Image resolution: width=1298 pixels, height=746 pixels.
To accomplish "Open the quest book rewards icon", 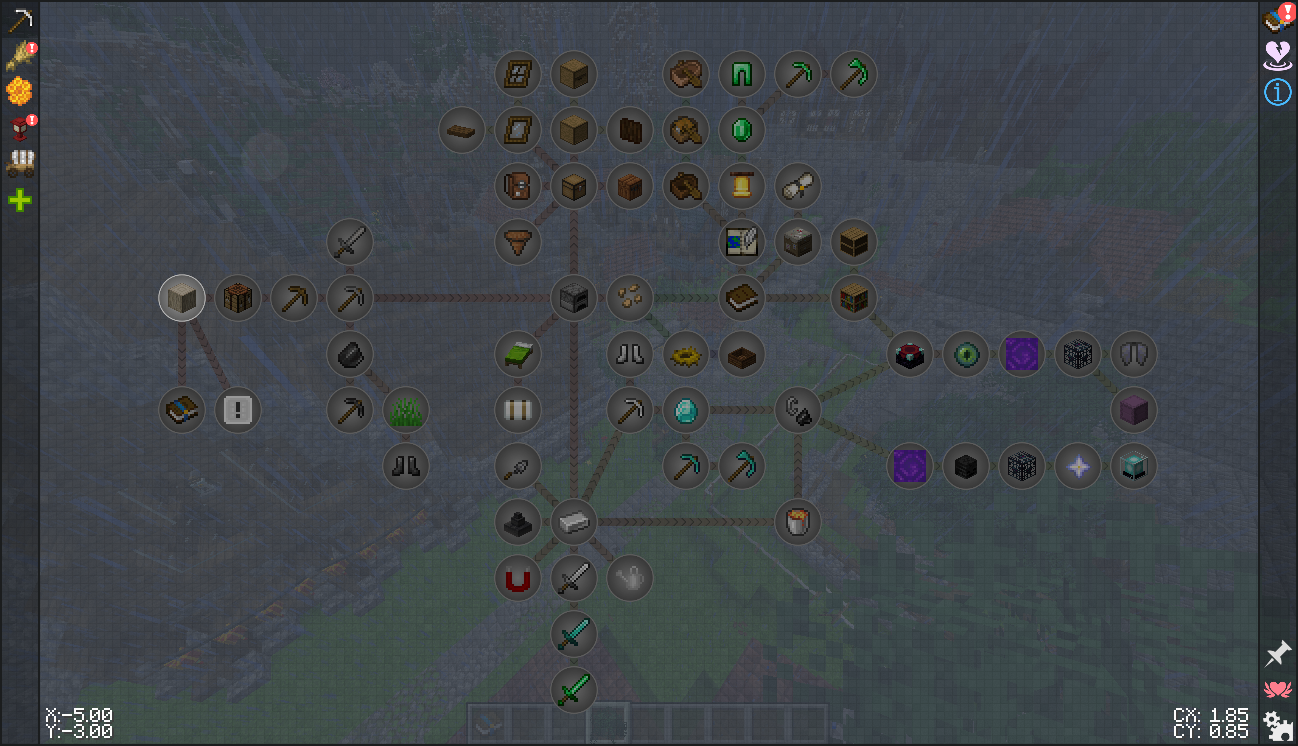I will tap(1277, 18).
